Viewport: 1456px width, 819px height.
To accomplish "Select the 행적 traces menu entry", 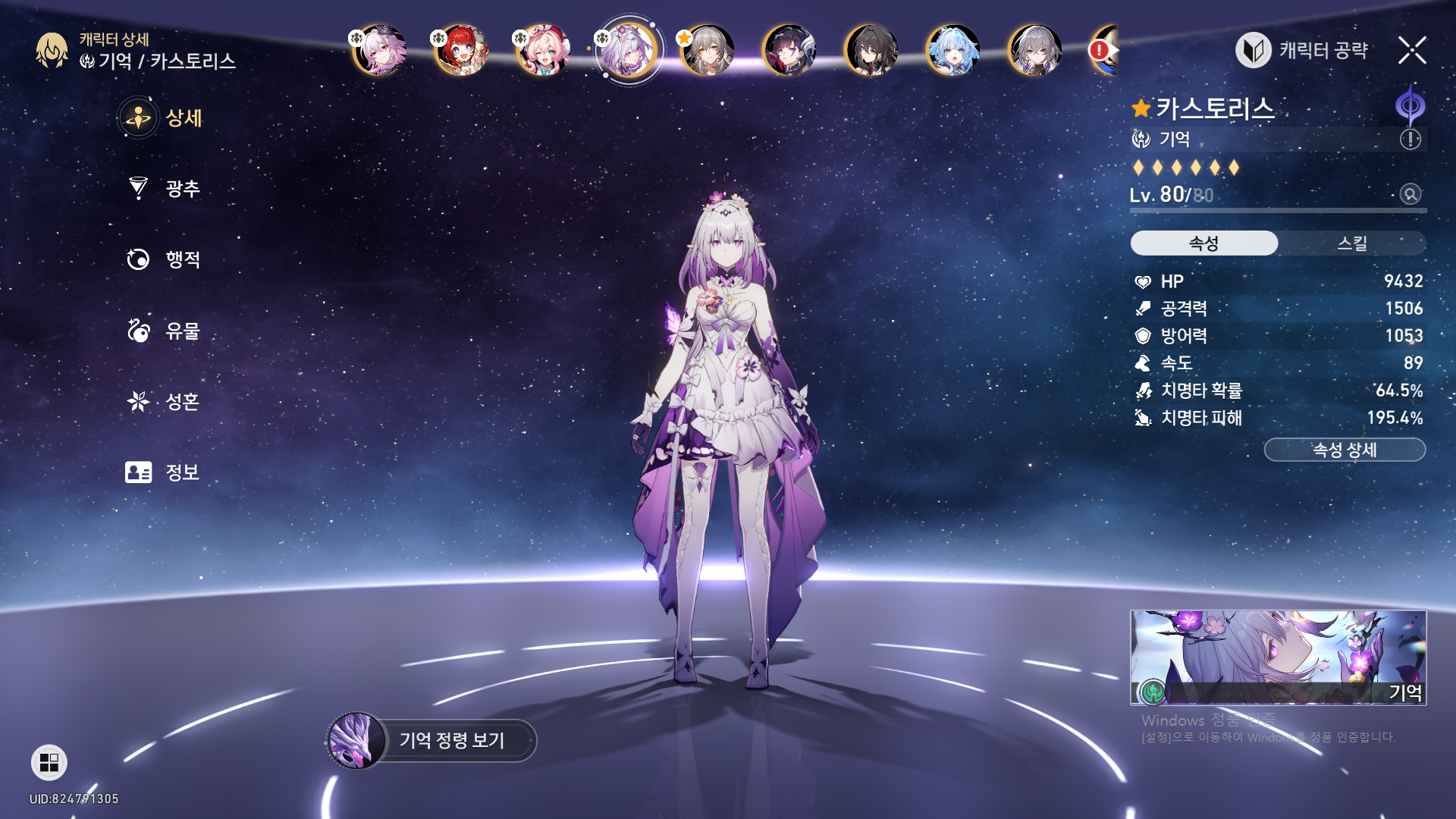I will 164,259.
